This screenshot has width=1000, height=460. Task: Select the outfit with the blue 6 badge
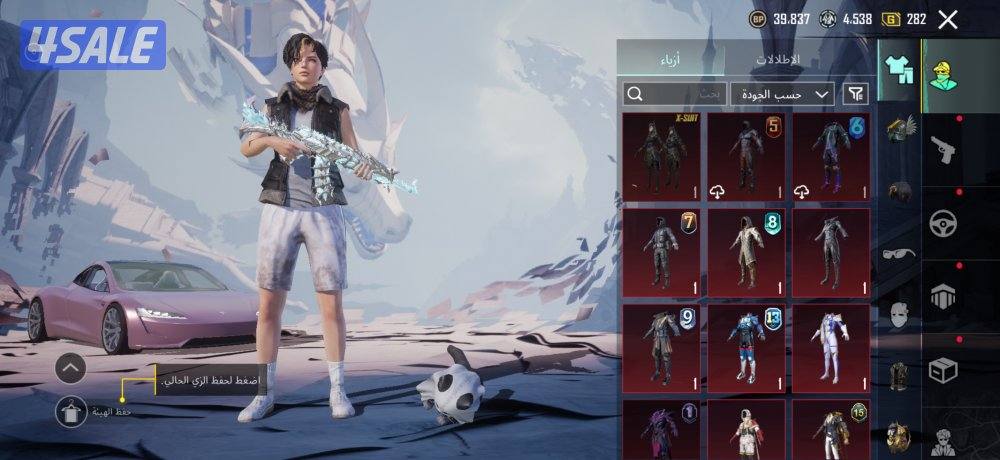click(832, 155)
